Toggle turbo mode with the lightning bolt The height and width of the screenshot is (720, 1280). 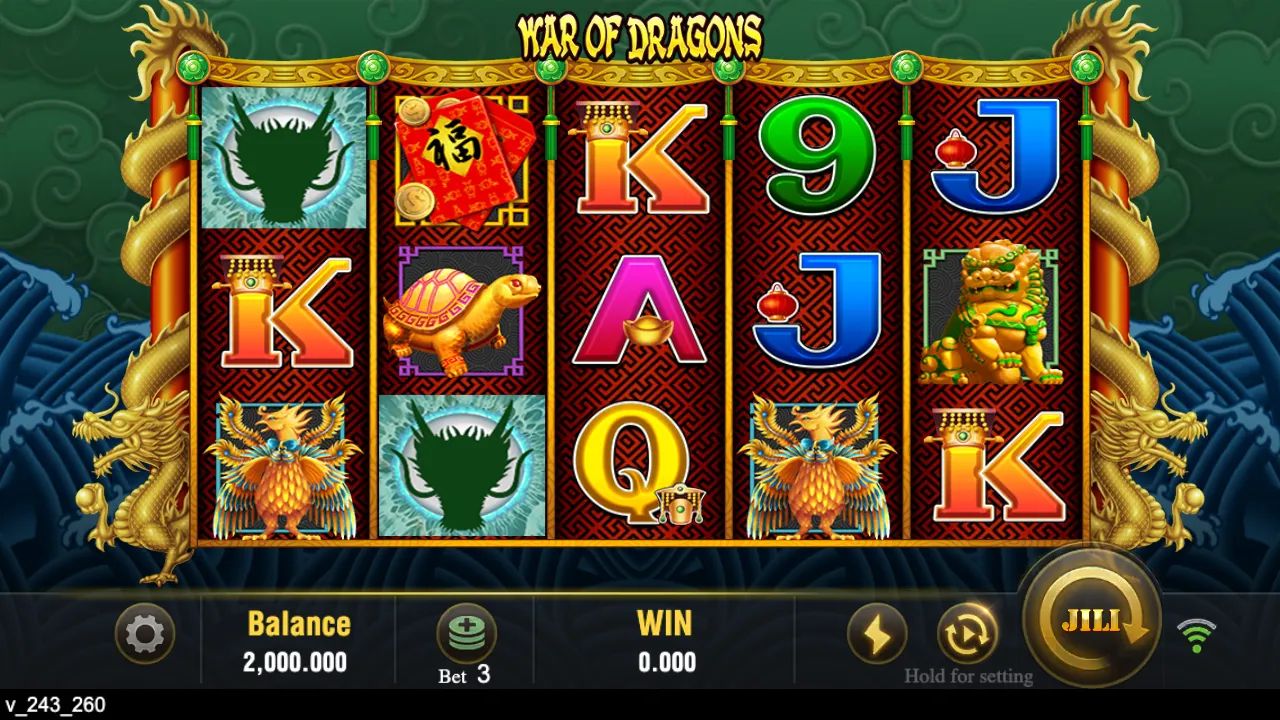click(x=878, y=634)
